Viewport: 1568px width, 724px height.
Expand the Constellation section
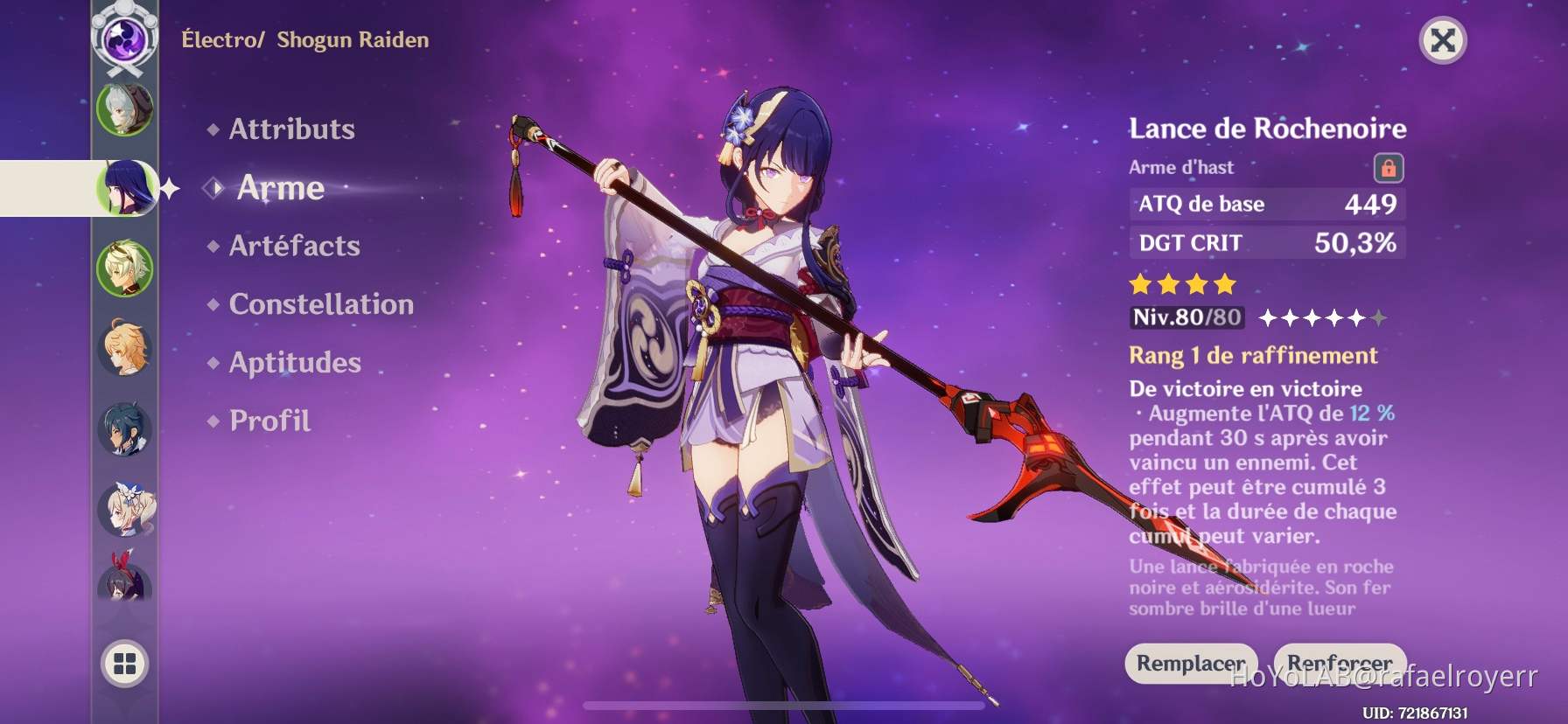pyautogui.click(x=311, y=304)
